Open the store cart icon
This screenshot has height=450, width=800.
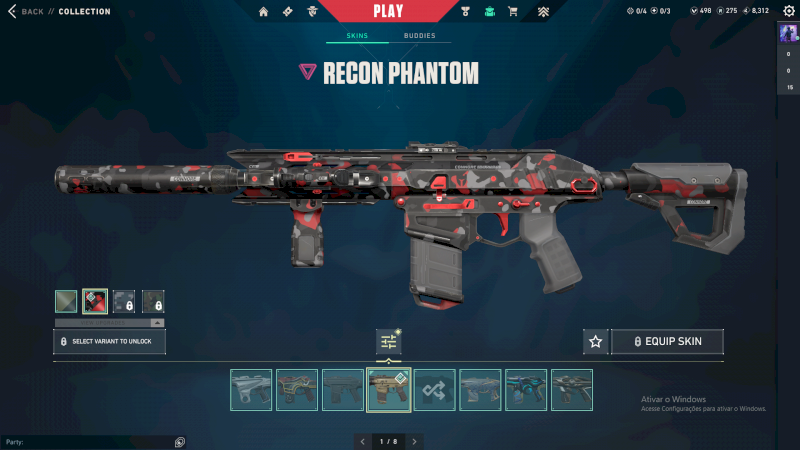tap(513, 12)
